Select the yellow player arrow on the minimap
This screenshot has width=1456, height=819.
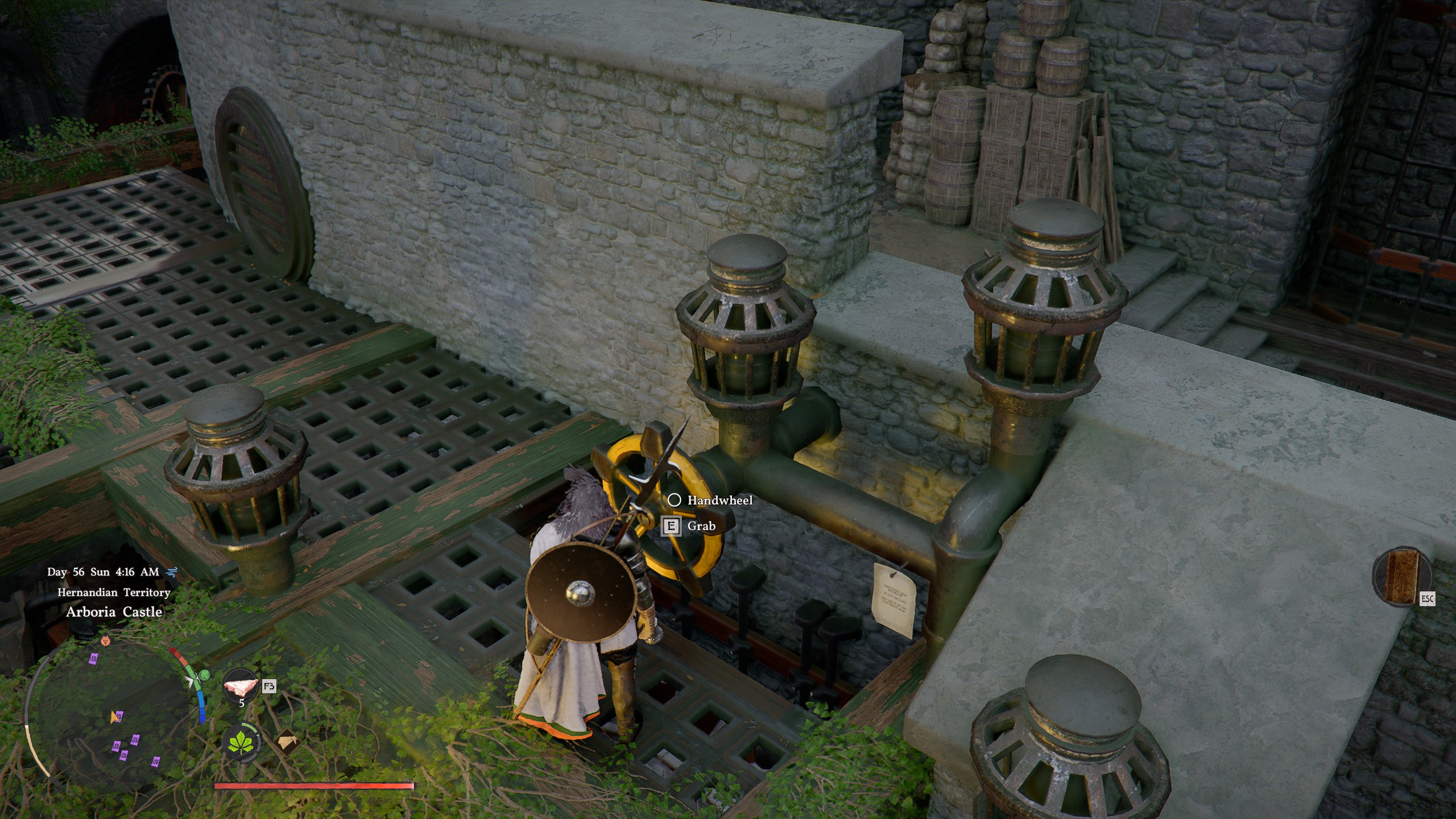click(113, 717)
